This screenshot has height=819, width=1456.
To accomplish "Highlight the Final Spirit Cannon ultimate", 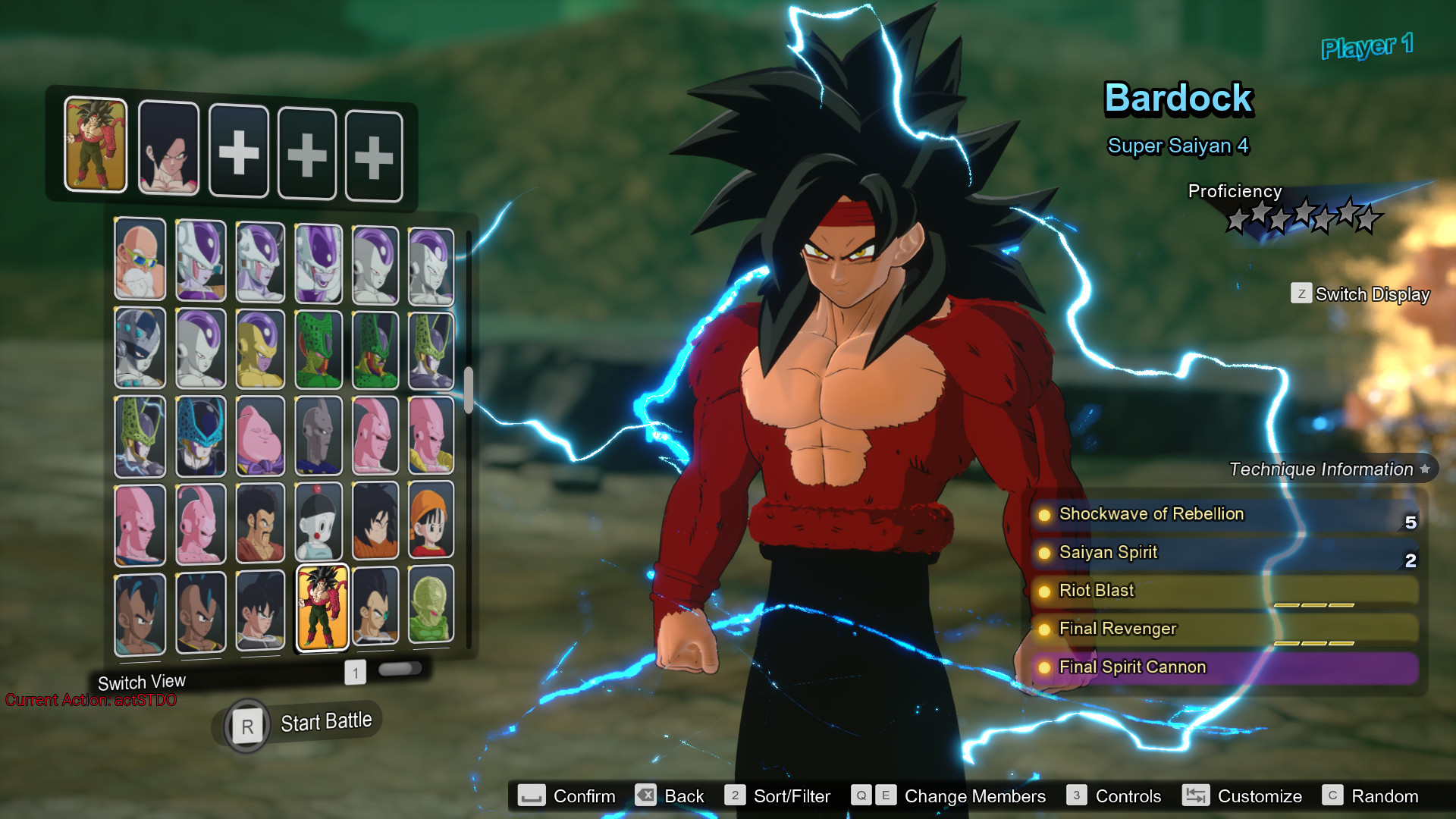I will click(1225, 667).
